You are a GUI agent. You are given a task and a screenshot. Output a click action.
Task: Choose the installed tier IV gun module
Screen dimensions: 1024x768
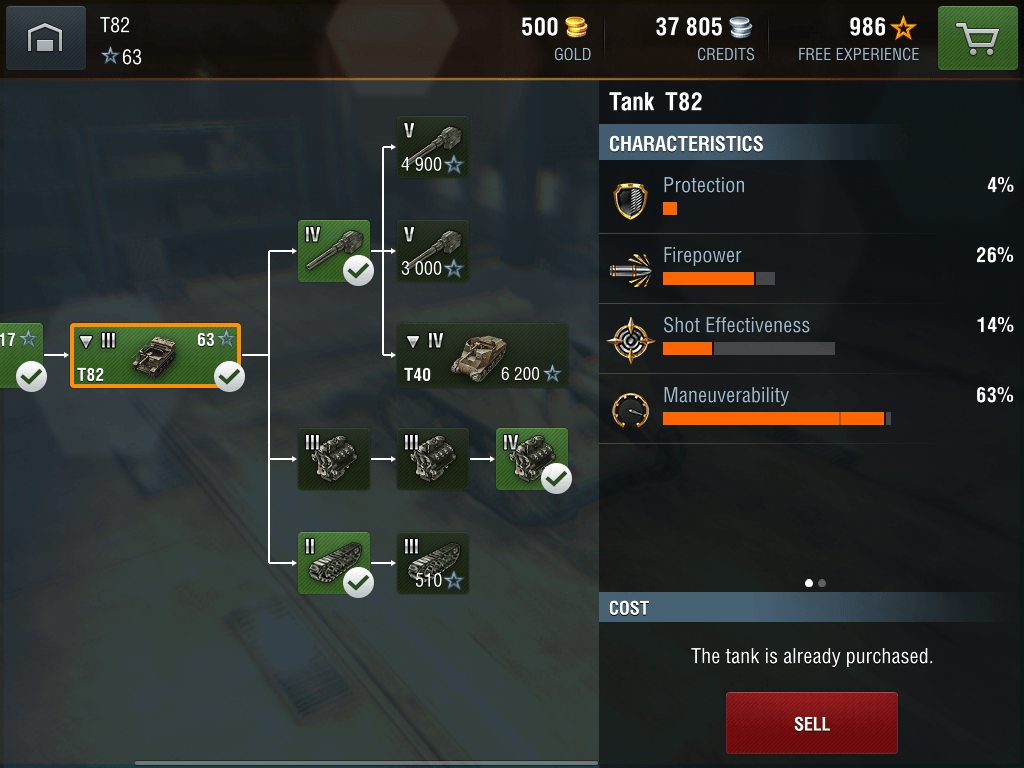[x=334, y=251]
